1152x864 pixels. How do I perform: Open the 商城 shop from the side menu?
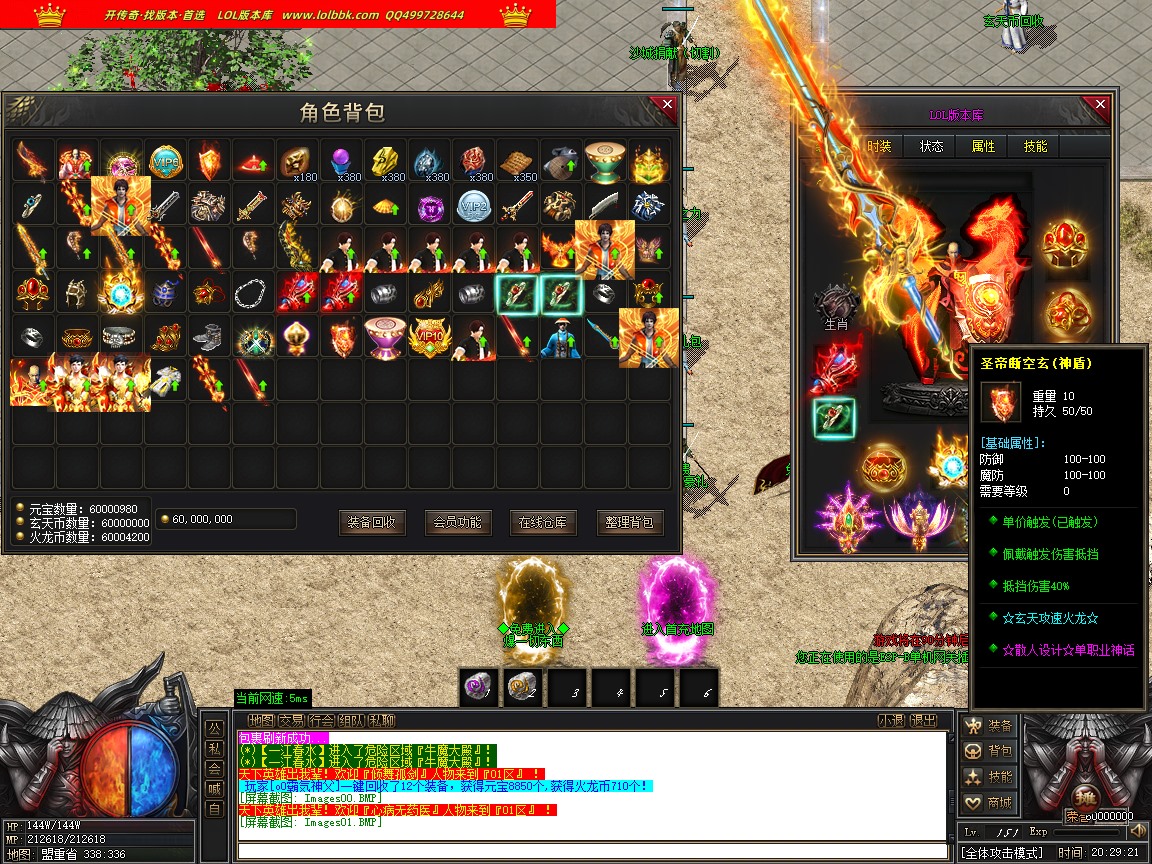click(x=989, y=802)
